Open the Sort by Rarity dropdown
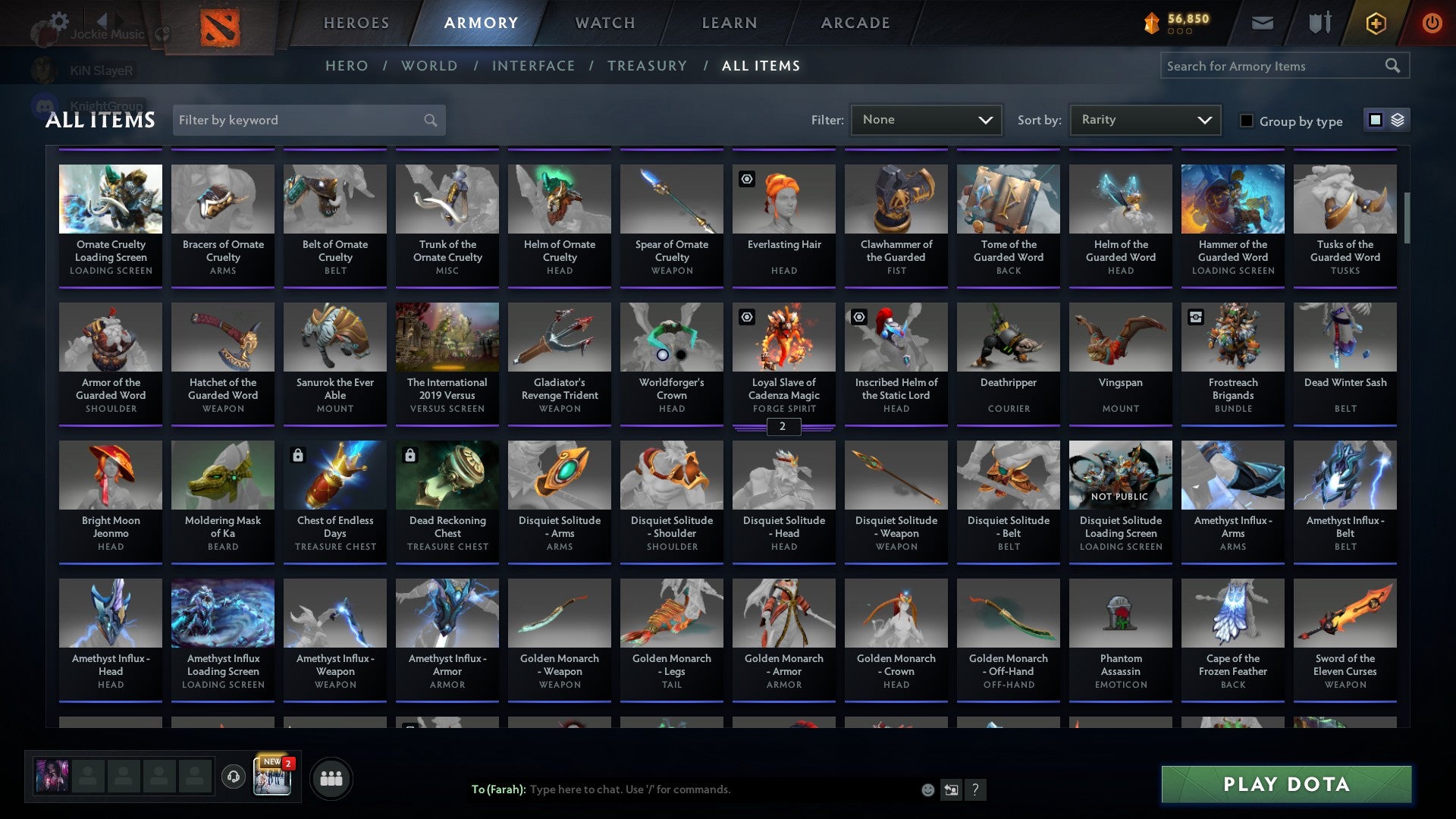 coord(1144,119)
